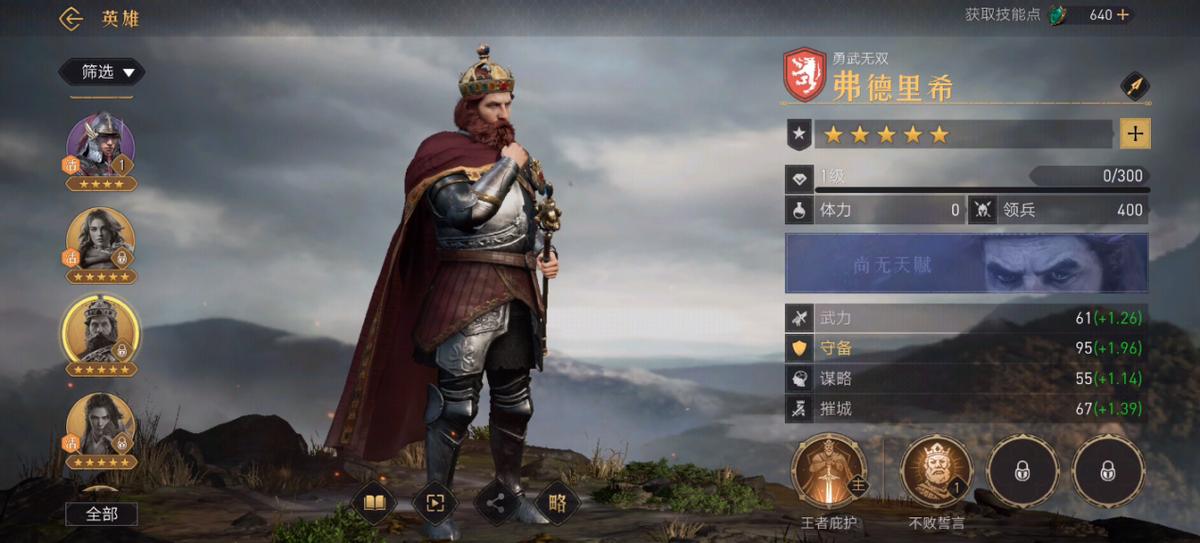Image resolution: width=1200 pixels, height=543 pixels.
Task: Tap the spear troop type icon
Action: tap(1135, 86)
